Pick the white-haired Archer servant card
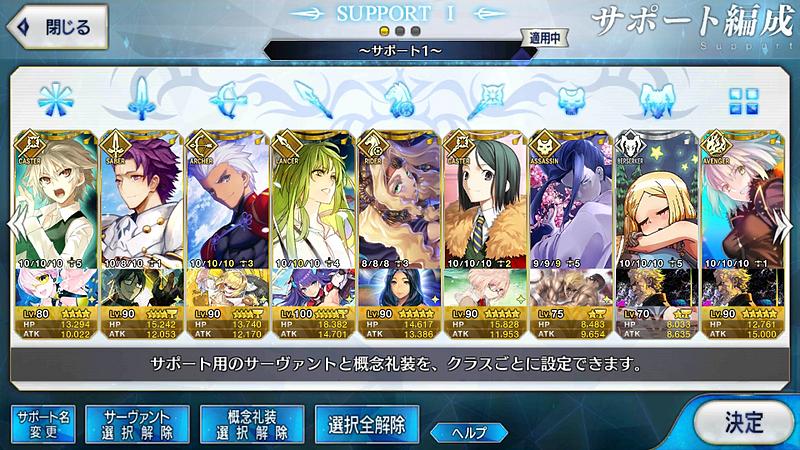This screenshot has width=800, height=450. 228,200
